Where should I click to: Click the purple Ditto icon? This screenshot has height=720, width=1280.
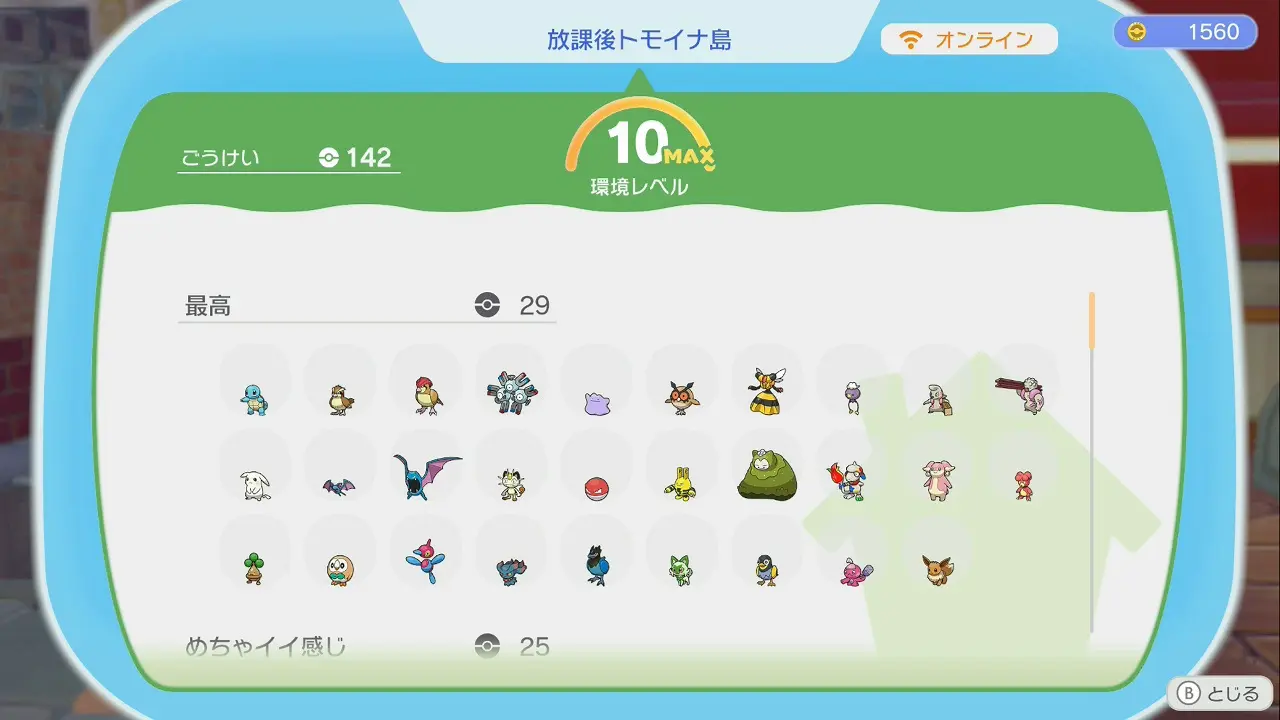pyautogui.click(x=596, y=402)
